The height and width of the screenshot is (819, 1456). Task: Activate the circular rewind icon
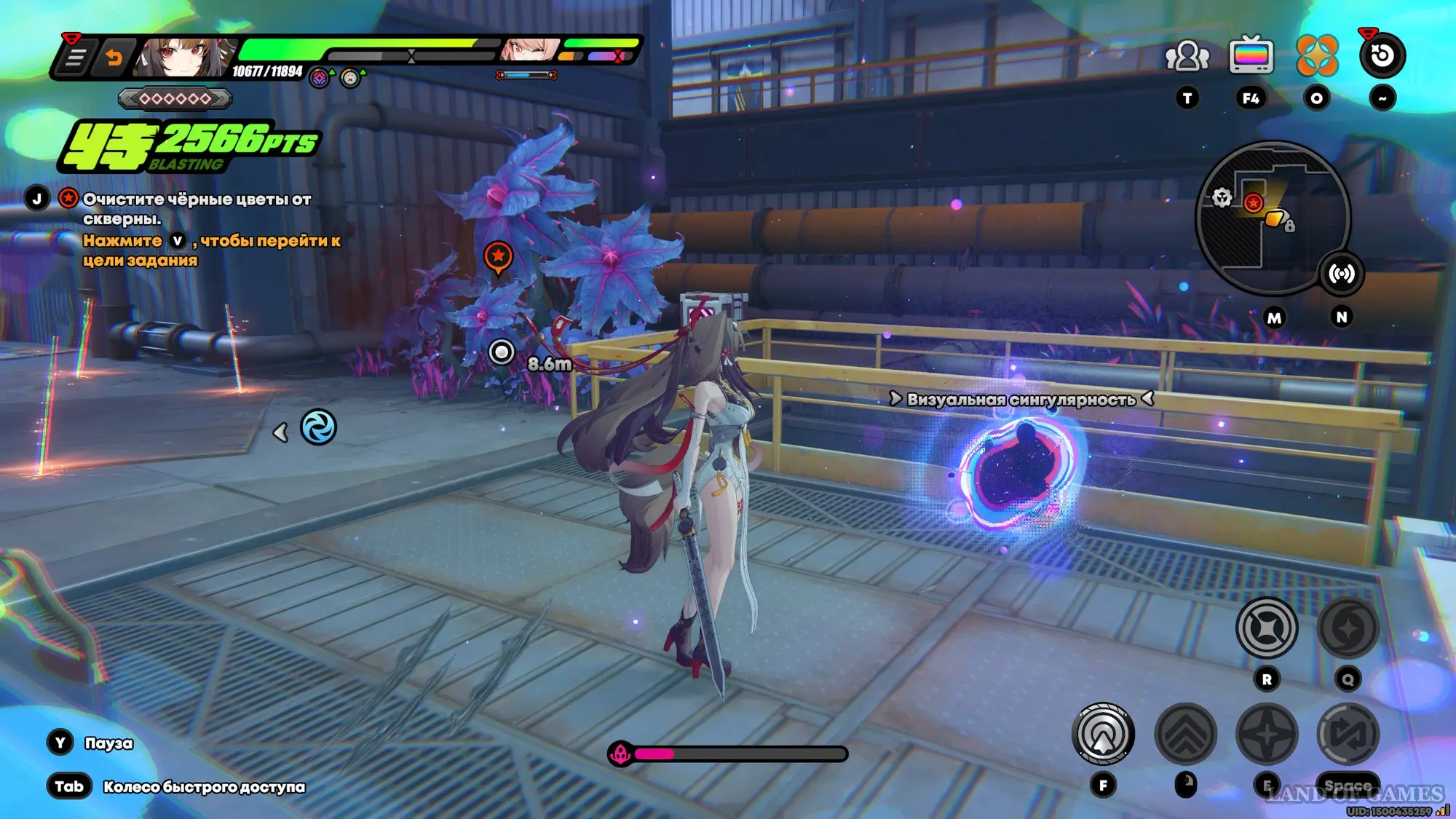[x=1382, y=56]
